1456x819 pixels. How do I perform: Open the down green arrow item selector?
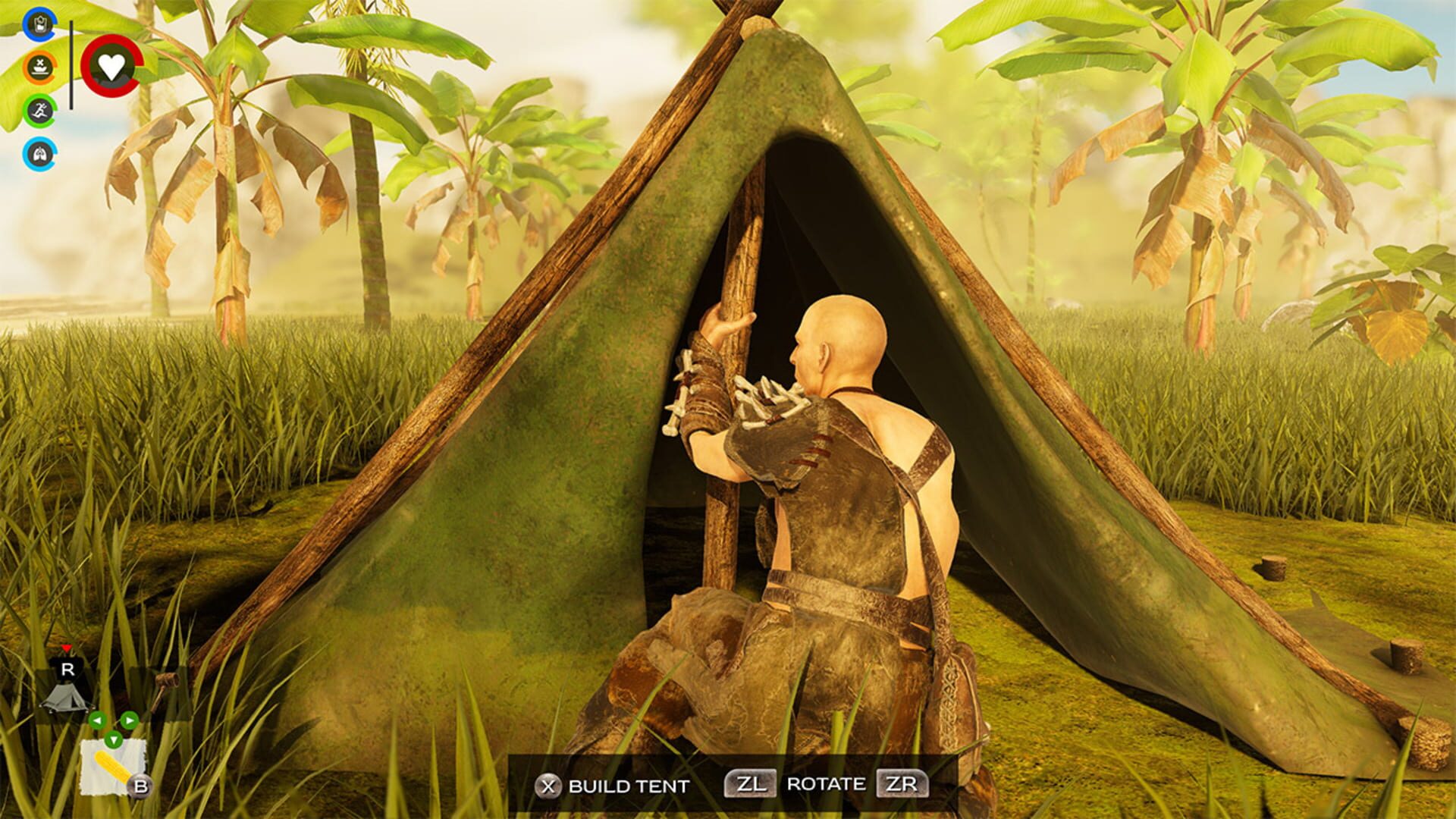click(115, 741)
